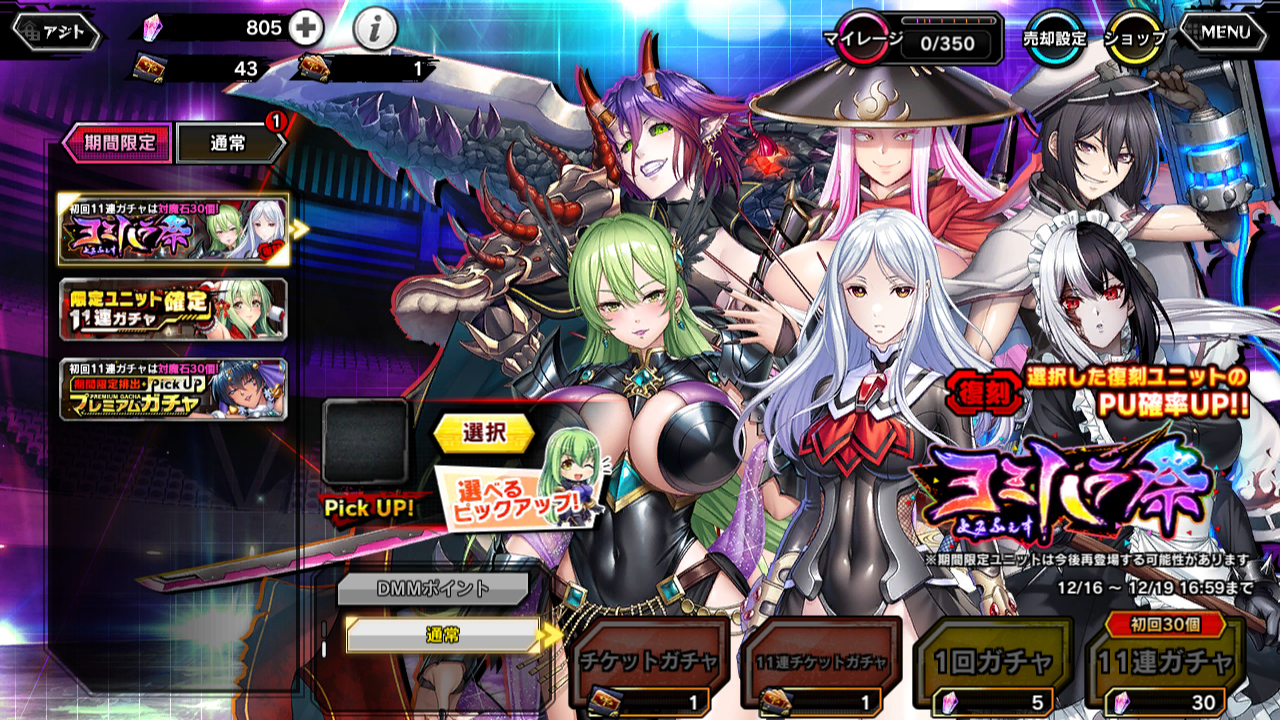Screen dimensions: 1280x720
Task: Click the 選択 pick-up select button
Action: pyautogui.click(x=484, y=433)
